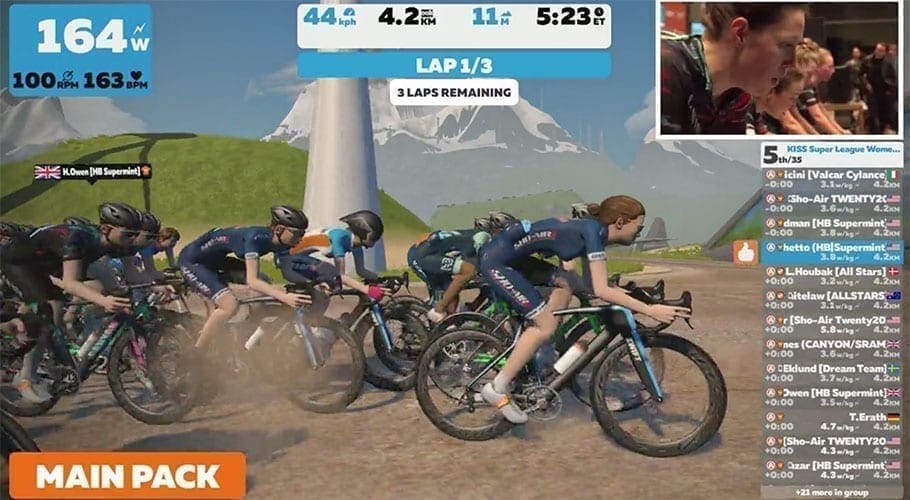This screenshot has height=500, width=910.
Task: Select T.Erath in the nearby riders list
Action: [832, 422]
